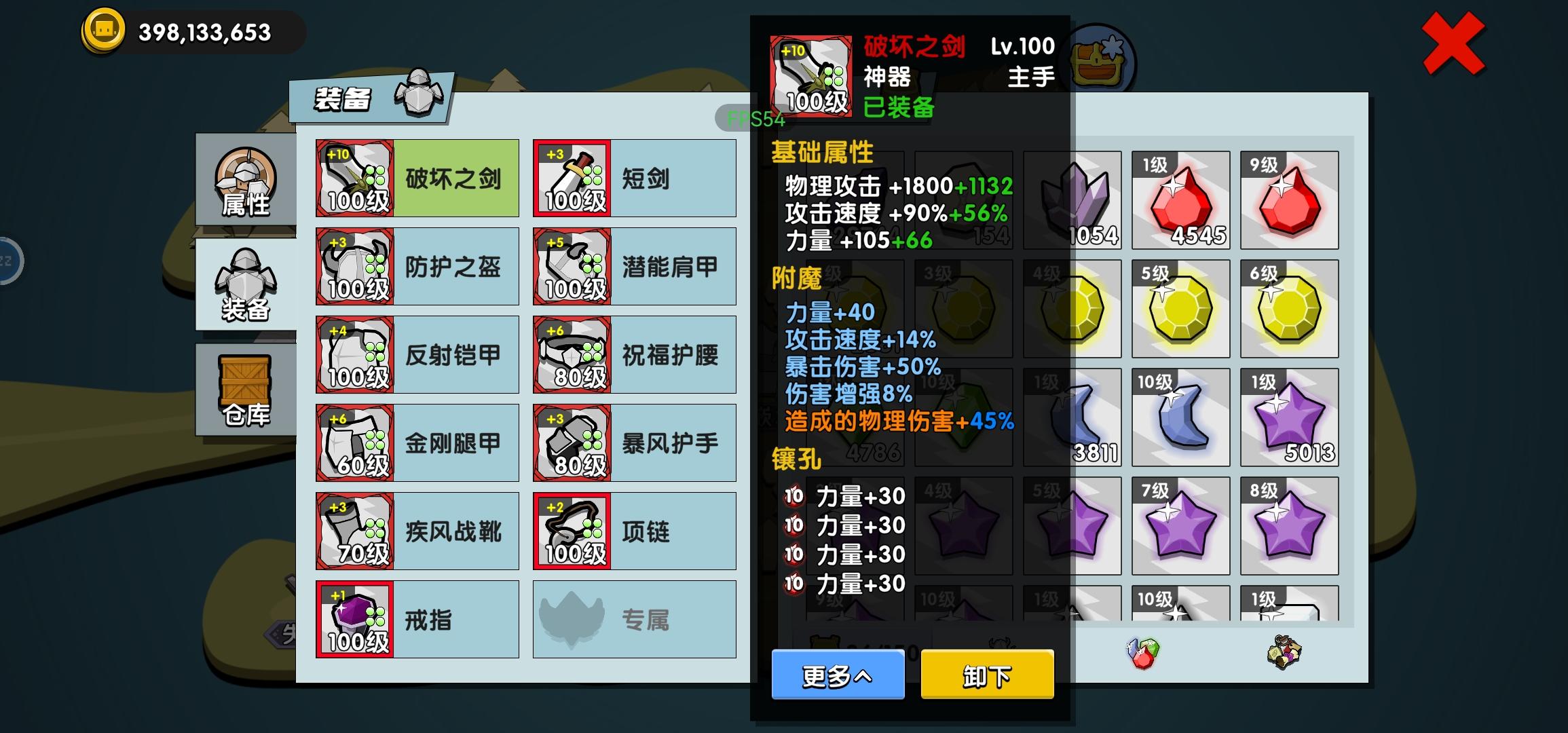Open the 短剑 short sword equipment slot
The image size is (1568, 733).
pos(634,177)
